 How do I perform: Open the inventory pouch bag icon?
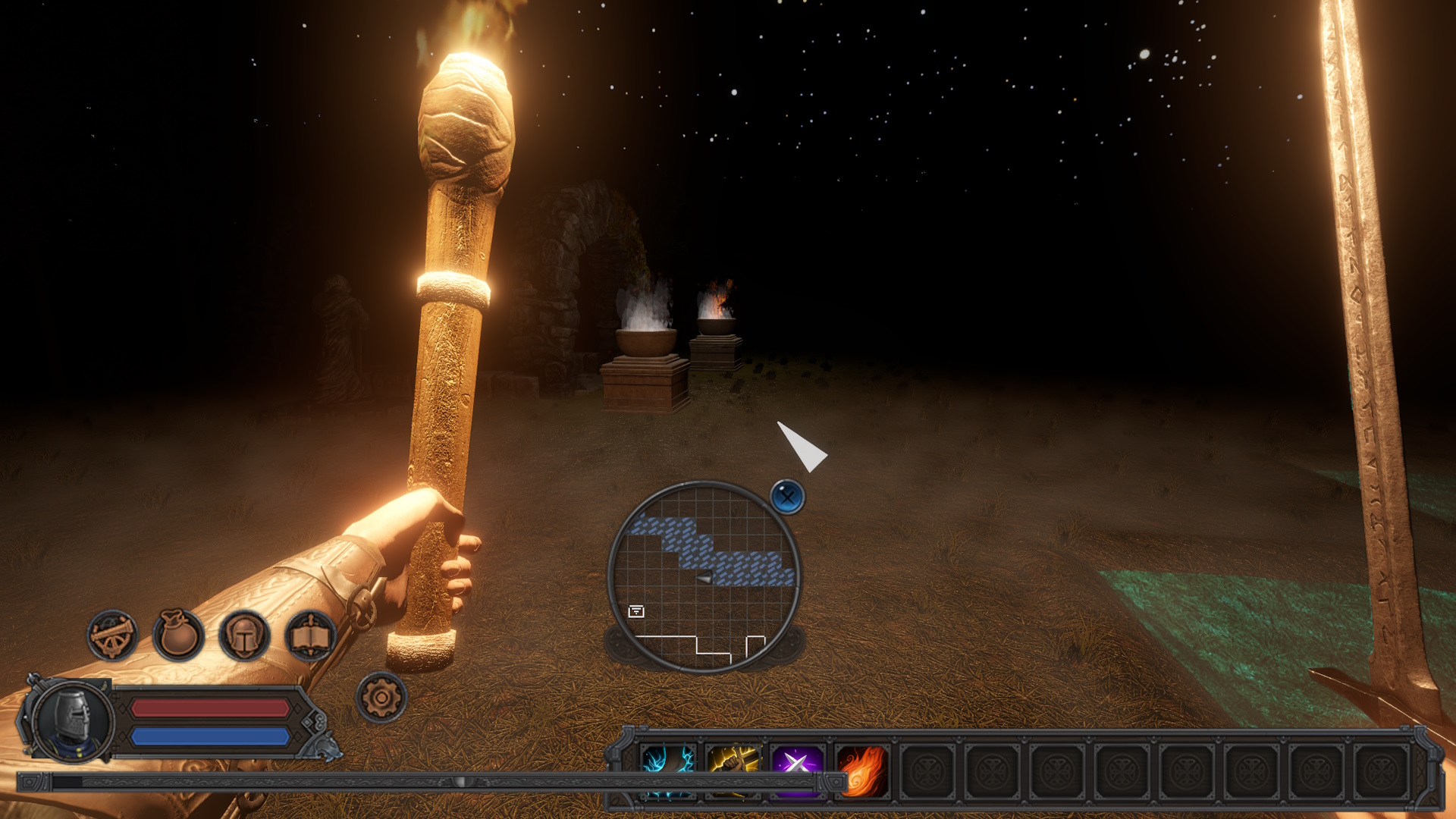[178, 635]
